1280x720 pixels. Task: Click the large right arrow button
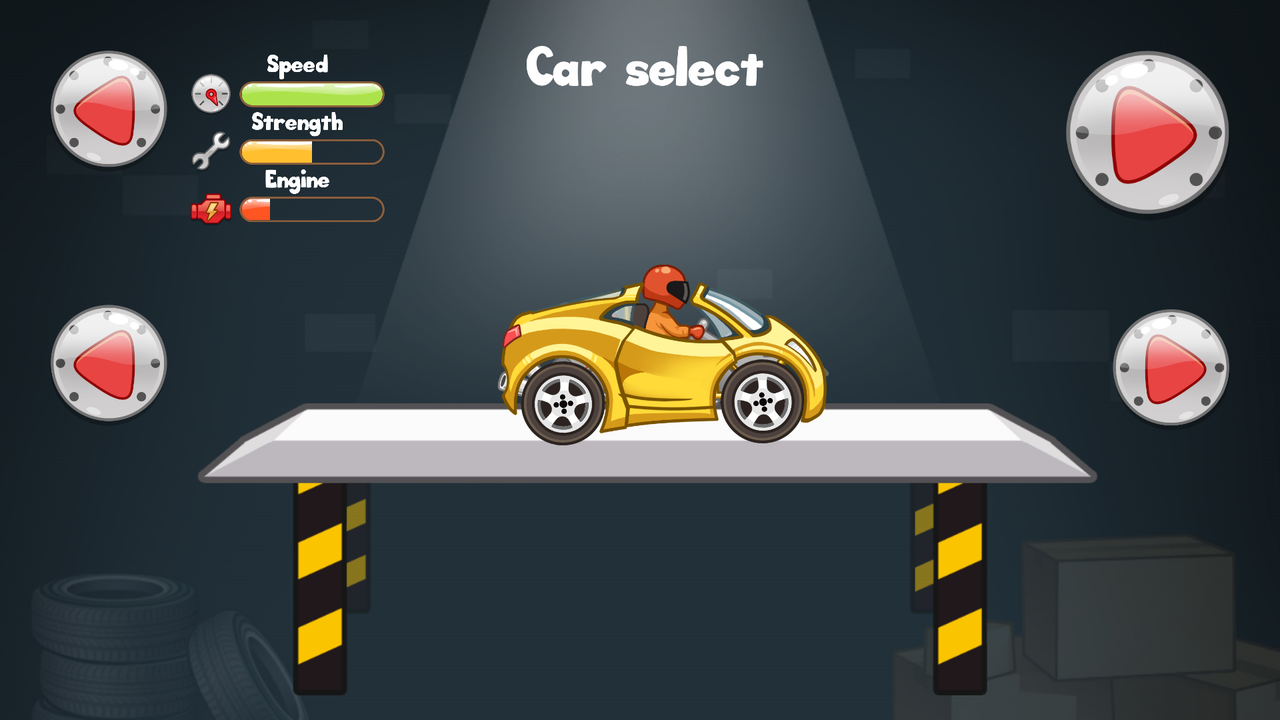(1147, 133)
